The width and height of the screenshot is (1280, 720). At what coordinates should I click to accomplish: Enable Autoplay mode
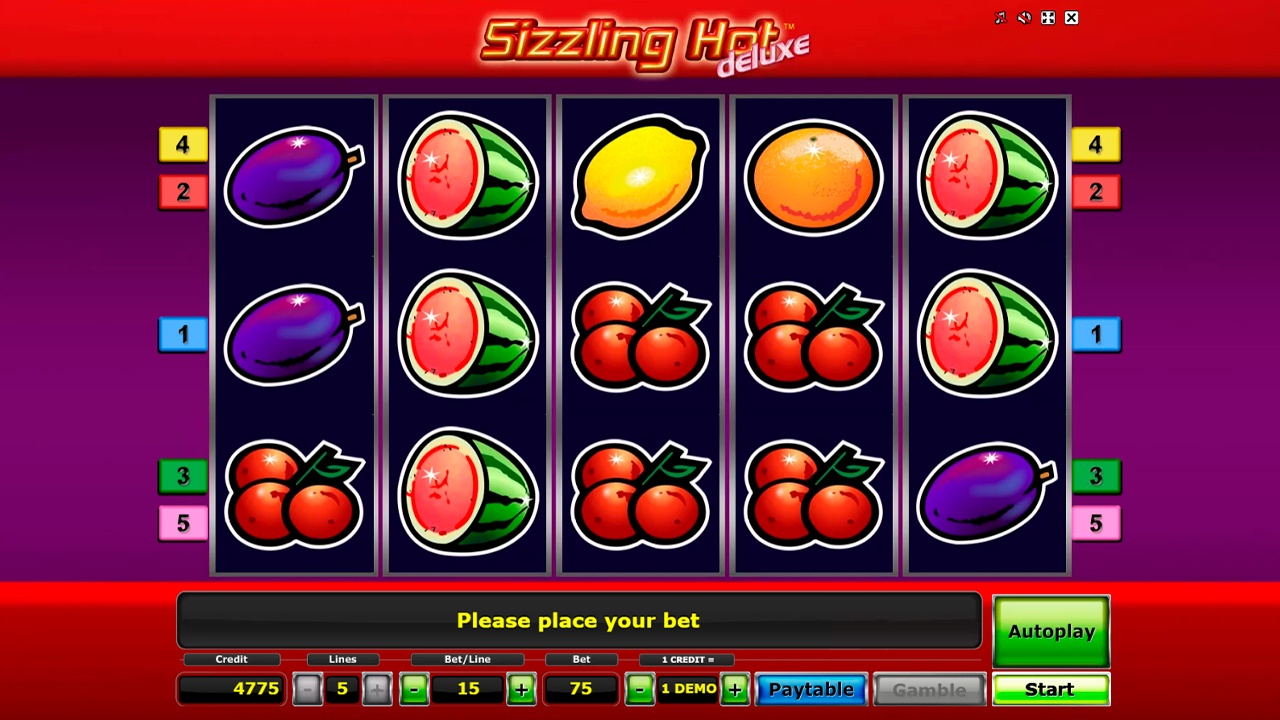click(x=1050, y=631)
